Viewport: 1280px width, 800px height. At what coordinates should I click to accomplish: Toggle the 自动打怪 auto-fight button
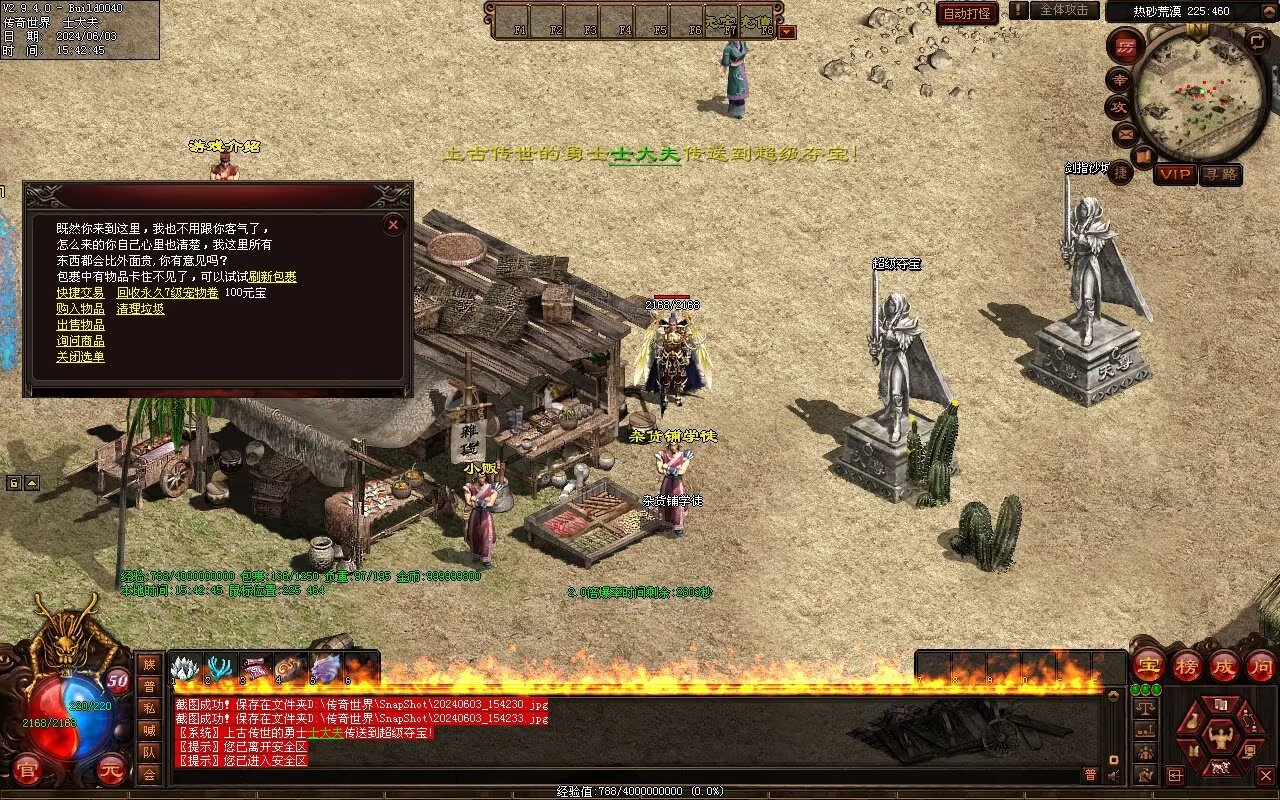[967, 13]
